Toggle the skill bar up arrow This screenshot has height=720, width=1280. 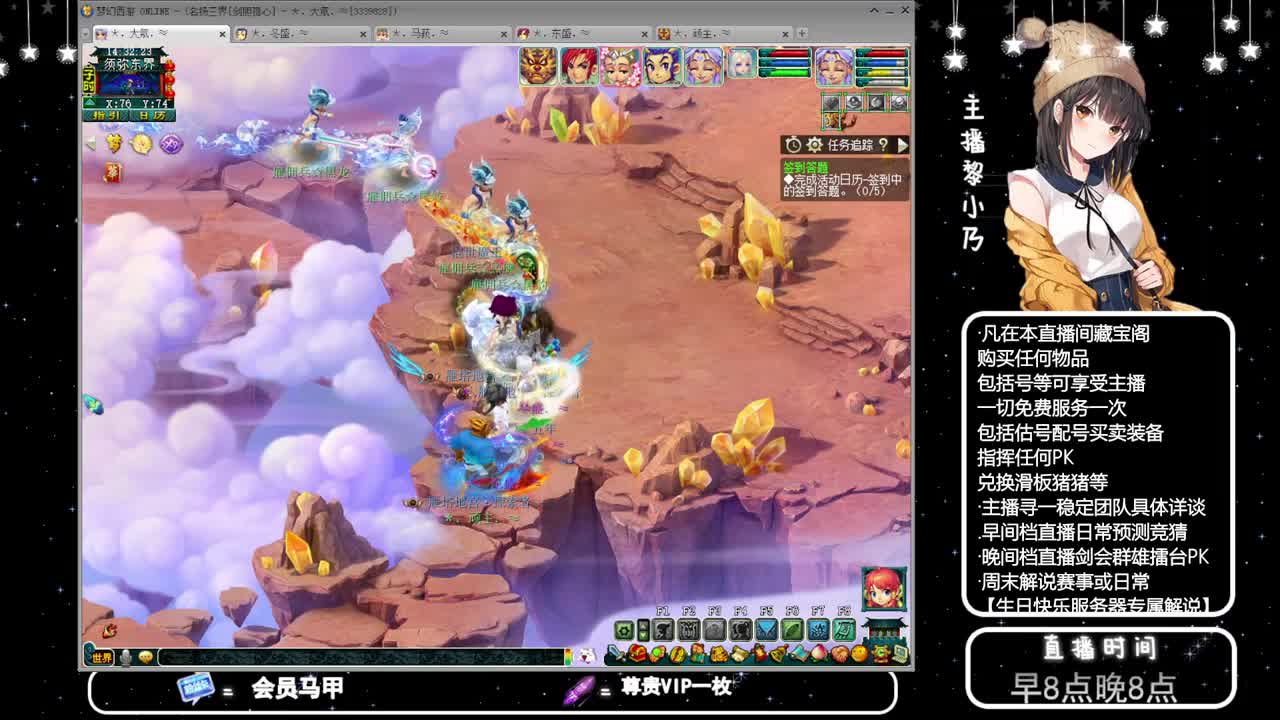643,626
